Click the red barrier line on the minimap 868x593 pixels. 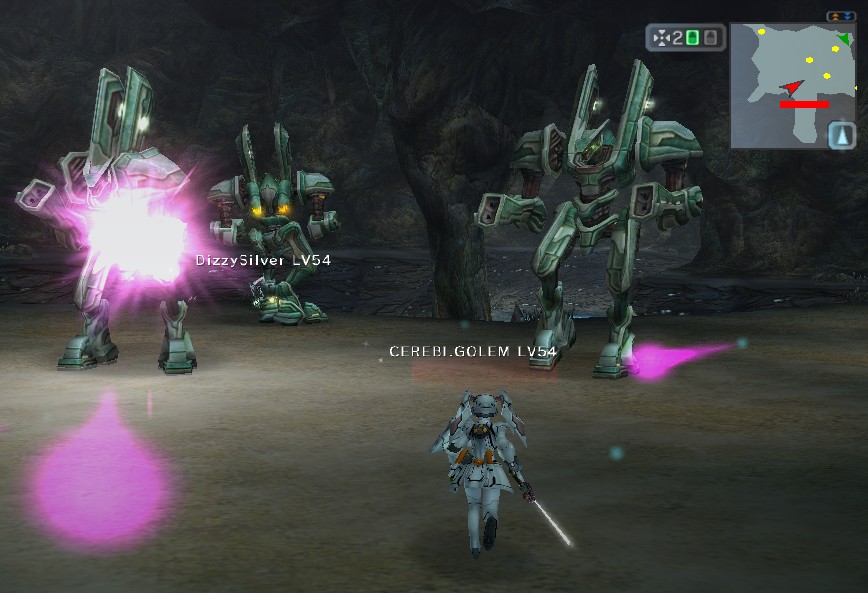pos(804,104)
